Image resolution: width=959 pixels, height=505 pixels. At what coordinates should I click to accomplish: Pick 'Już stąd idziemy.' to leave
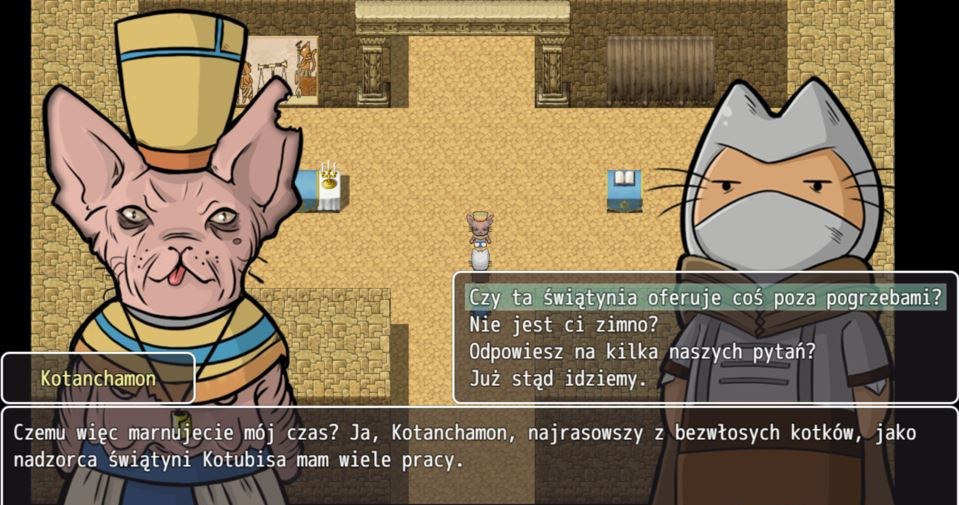coord(557,379)
